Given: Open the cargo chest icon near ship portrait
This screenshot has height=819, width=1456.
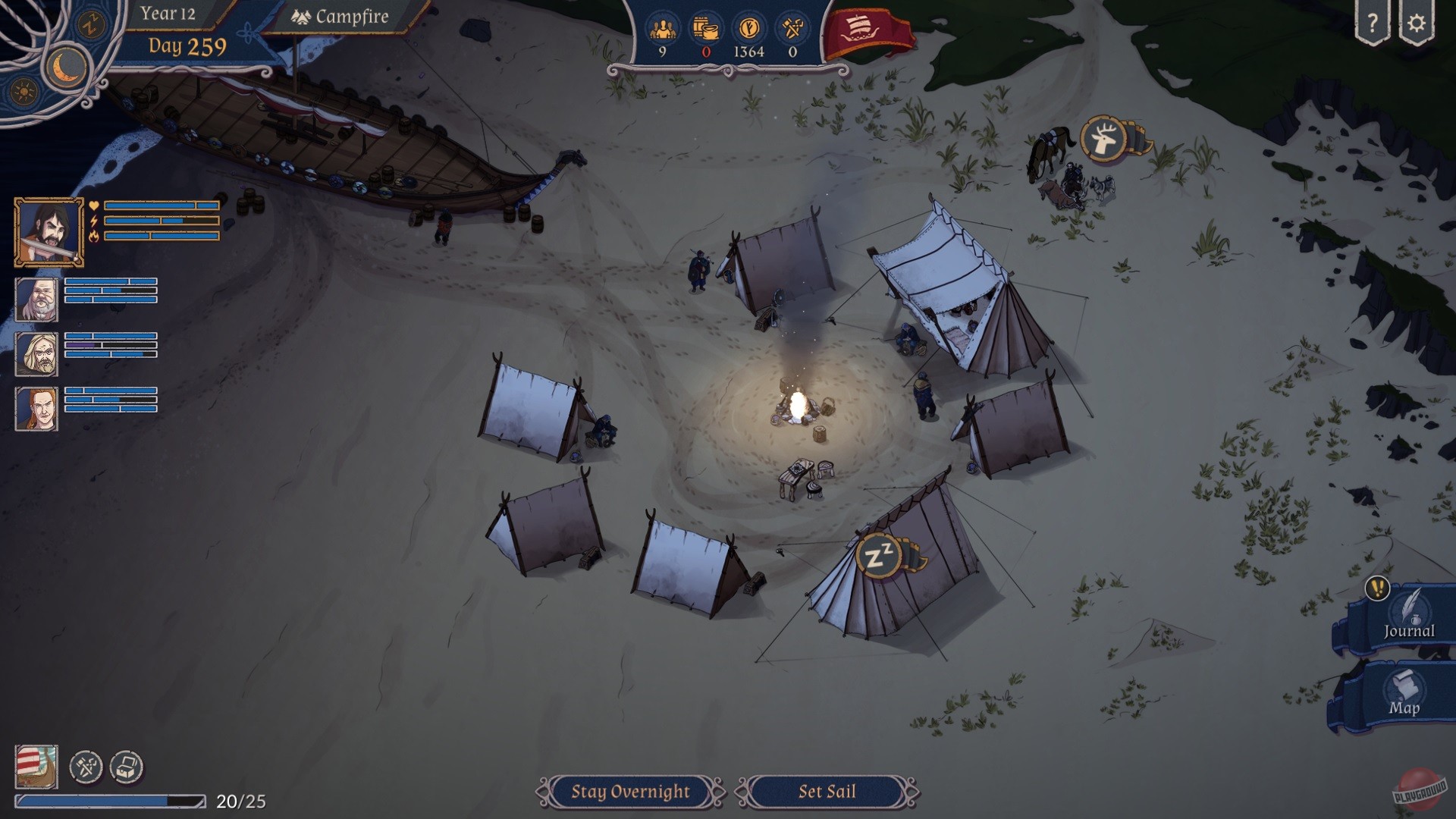Looking at the screenshot, I should click(125, 767).
